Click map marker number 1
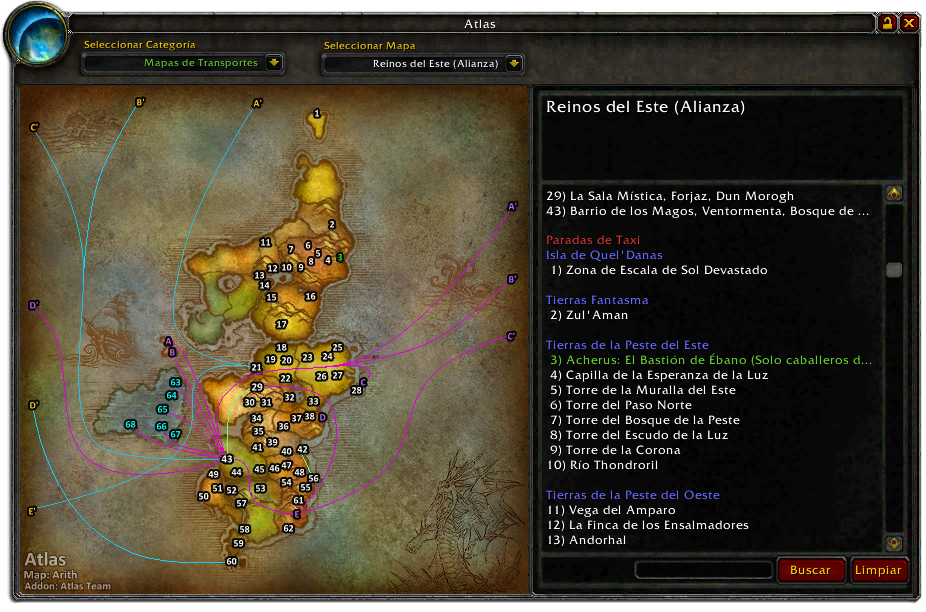 pyautogui.click(x=317, y=114)
